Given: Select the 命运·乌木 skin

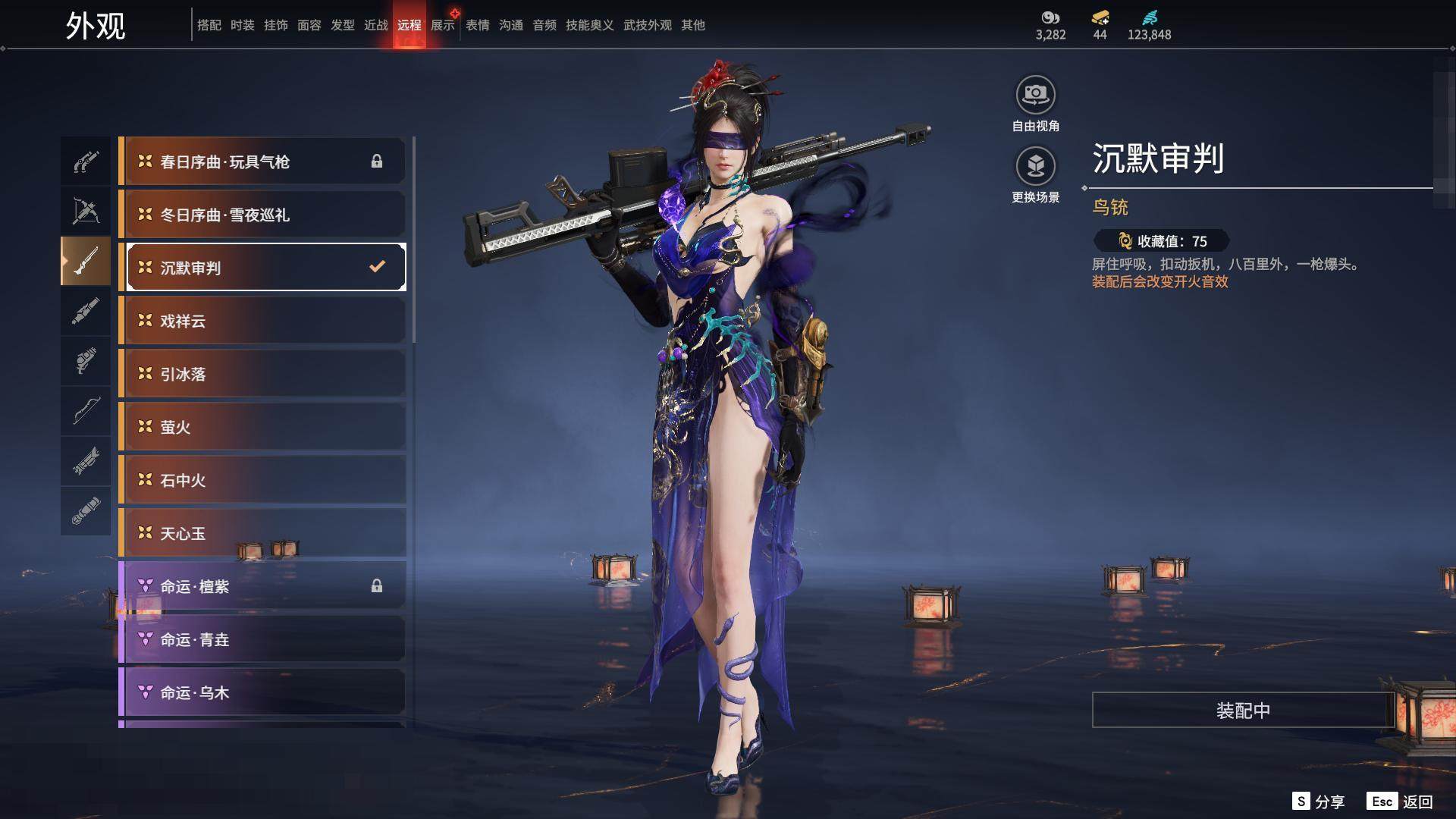Looking at the screenshot, I should tap(263, 692).
